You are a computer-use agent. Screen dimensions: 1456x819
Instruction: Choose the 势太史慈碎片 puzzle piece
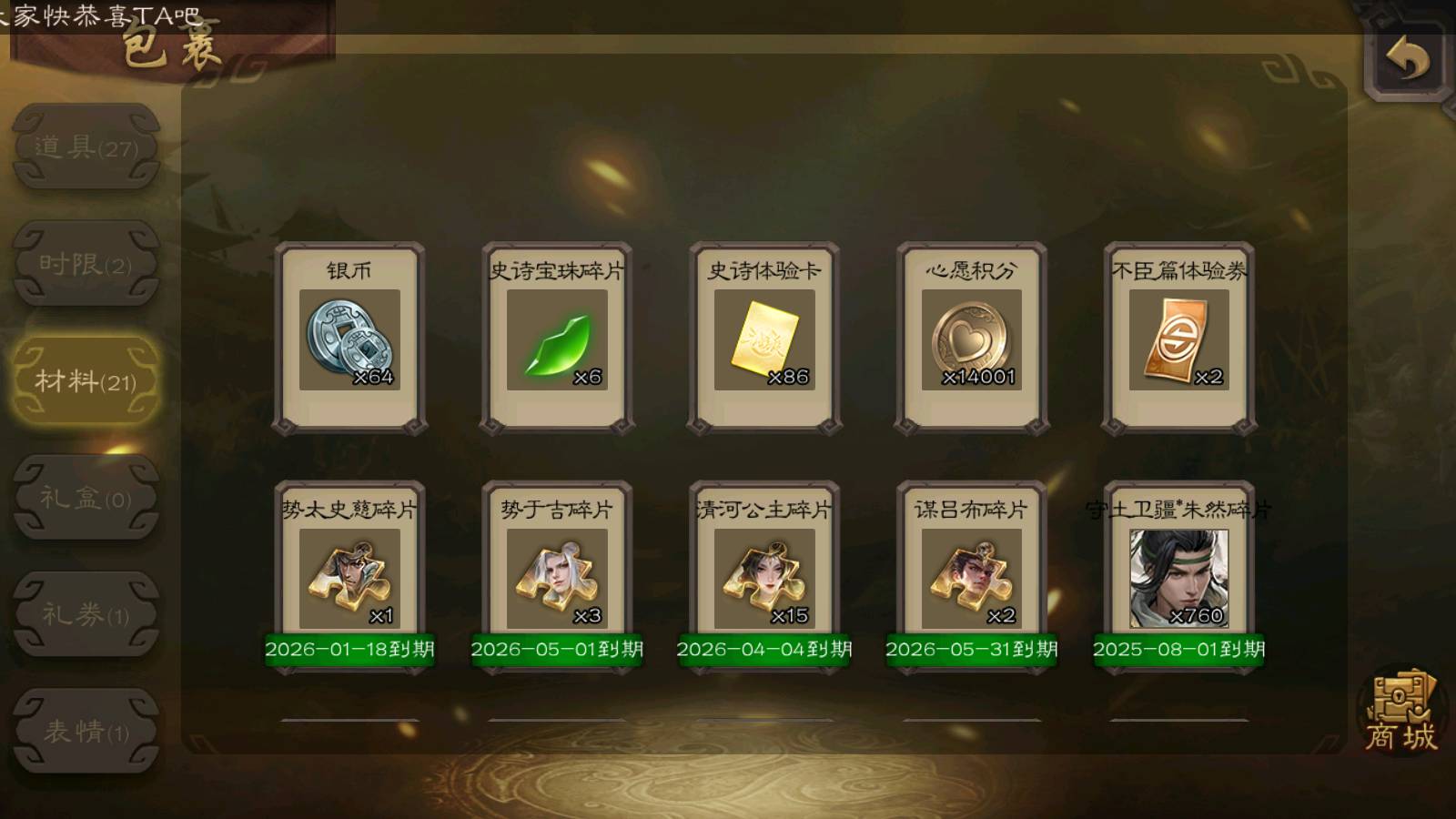[x=350, y=578]
